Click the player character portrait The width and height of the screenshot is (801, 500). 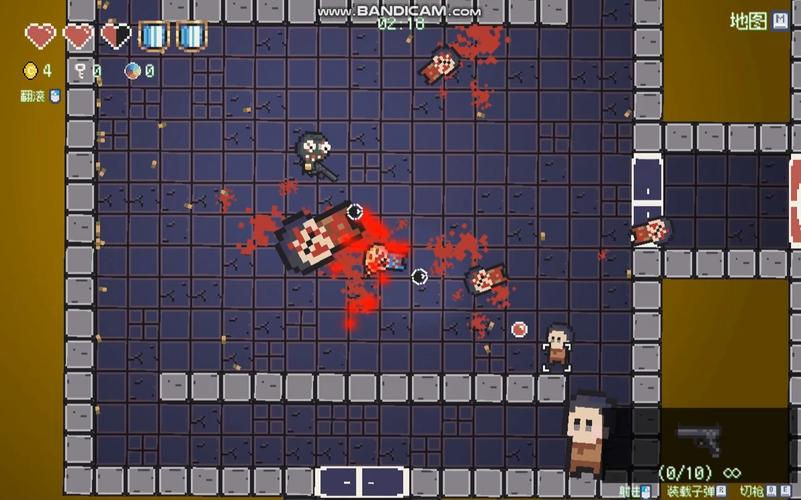click(587, 432)
